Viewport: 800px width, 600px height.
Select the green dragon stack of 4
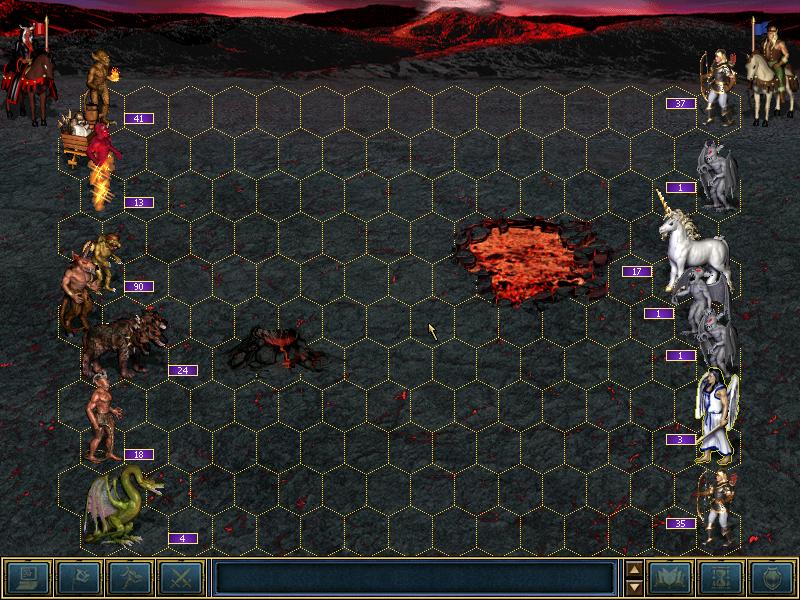[122, 505]
